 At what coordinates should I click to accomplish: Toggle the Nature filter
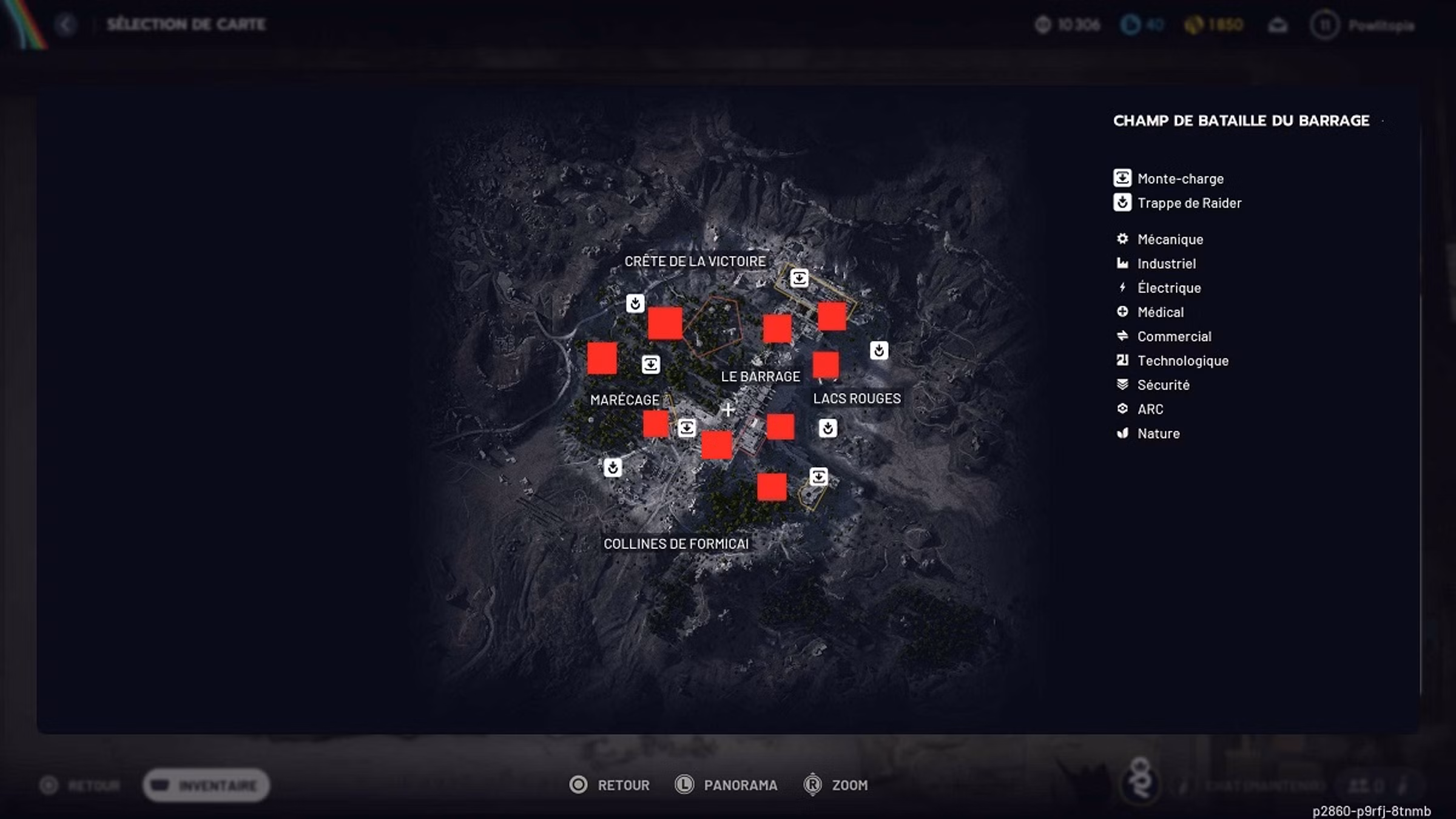tap(1122, 433)
